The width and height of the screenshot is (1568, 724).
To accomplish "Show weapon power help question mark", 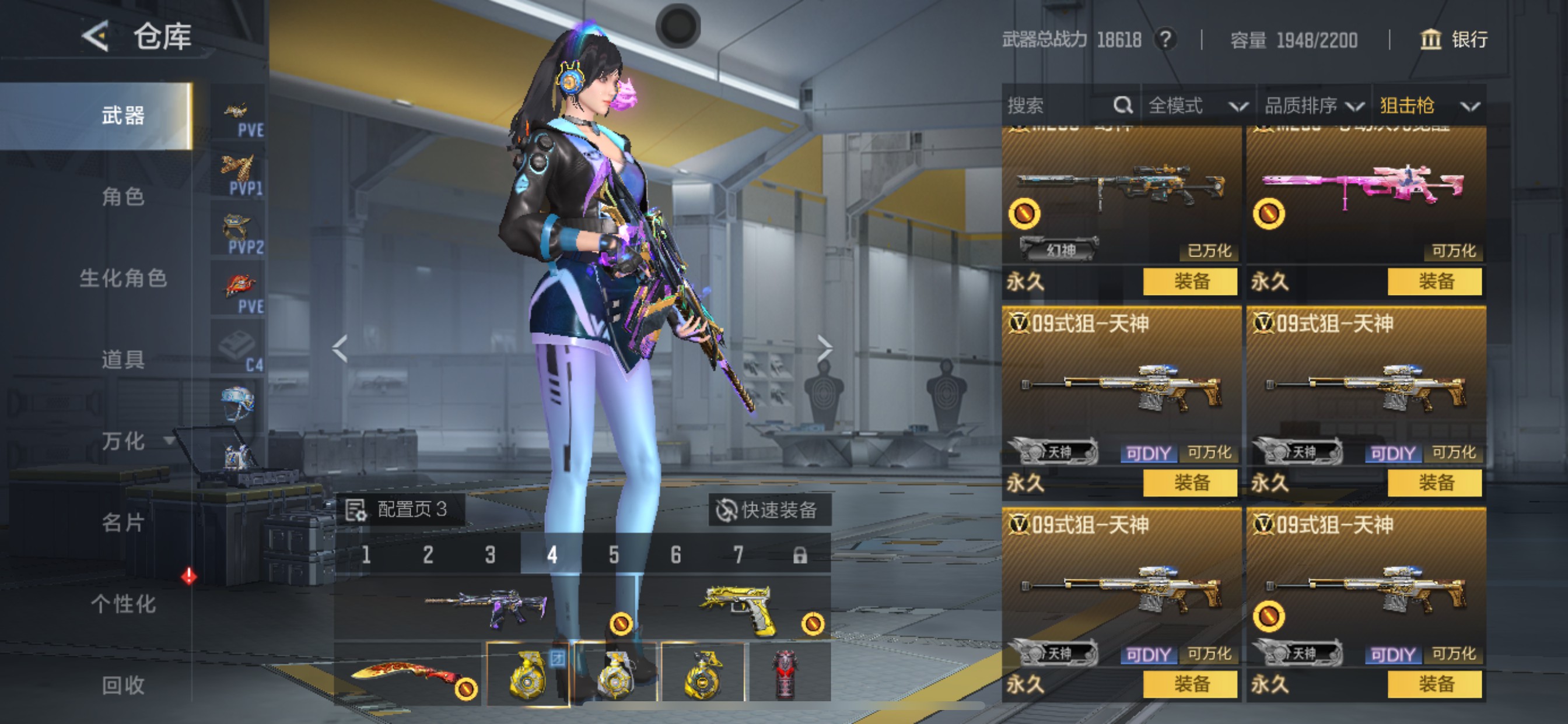I will (x=1165, y=40).
